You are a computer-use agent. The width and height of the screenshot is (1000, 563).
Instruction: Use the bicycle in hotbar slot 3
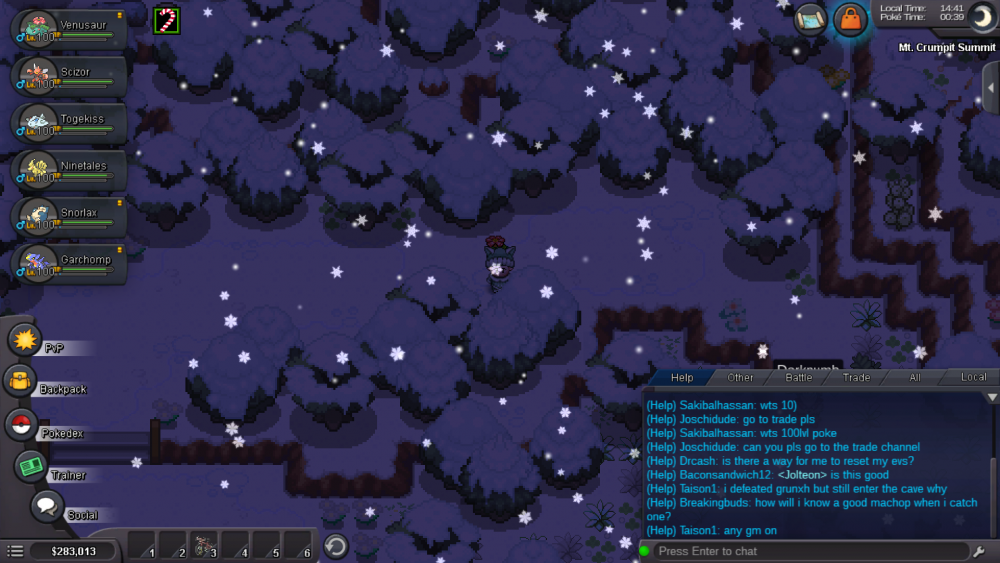[205, 546]
